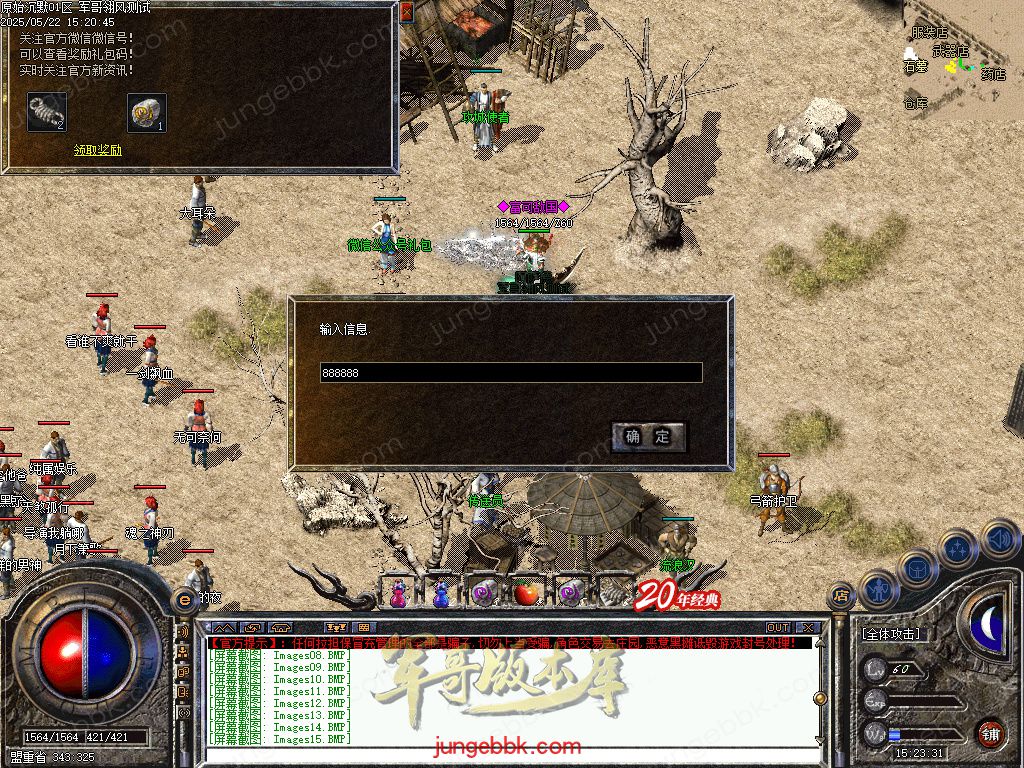Select the scroll reward item slot
This screenshot has height=768, width=1024.
pyautogui.click(x=147, y=112)
